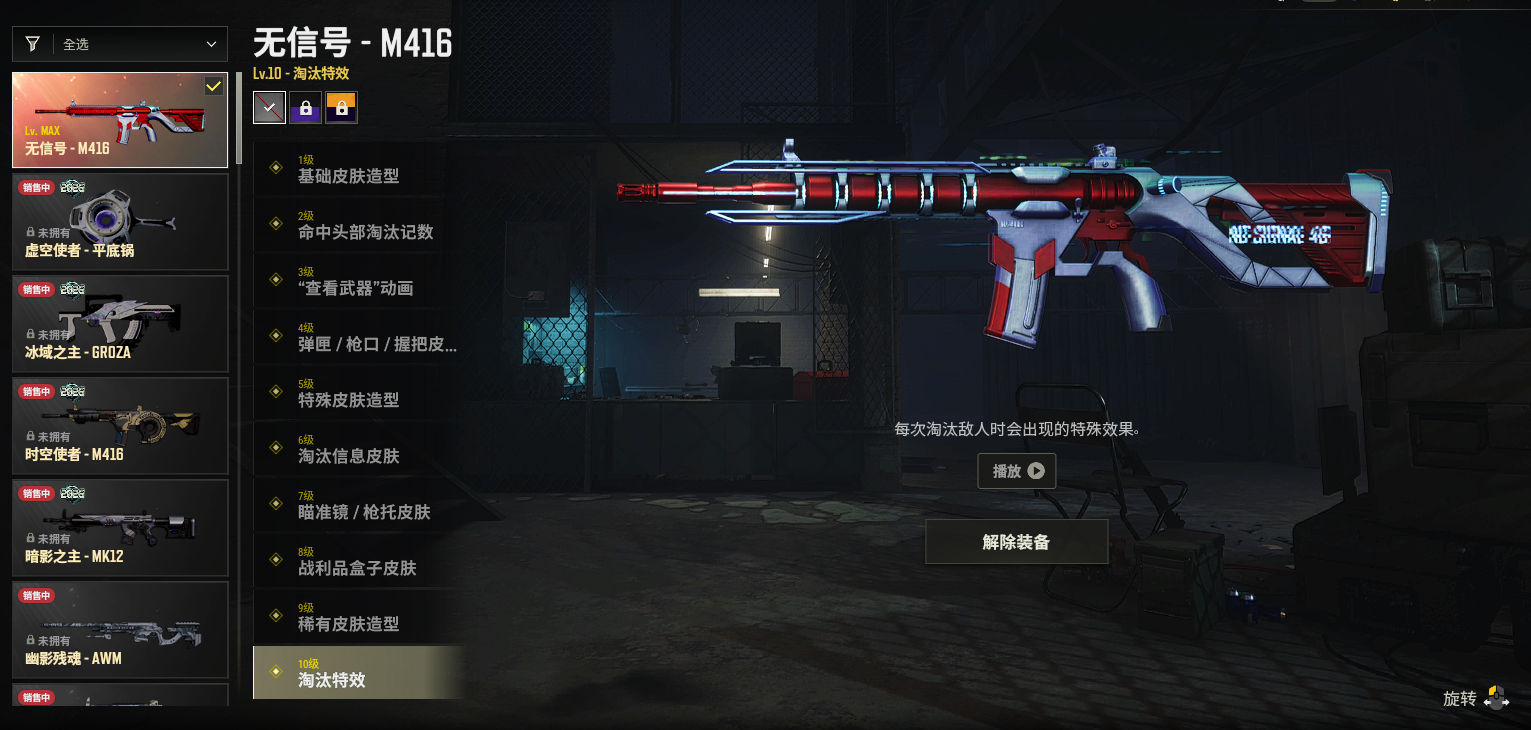Image resolution: width=1531 pixels, height=730 pixels.
Task: Choose the 幽影残魂 - AWM skin
Action: (120, 630)
